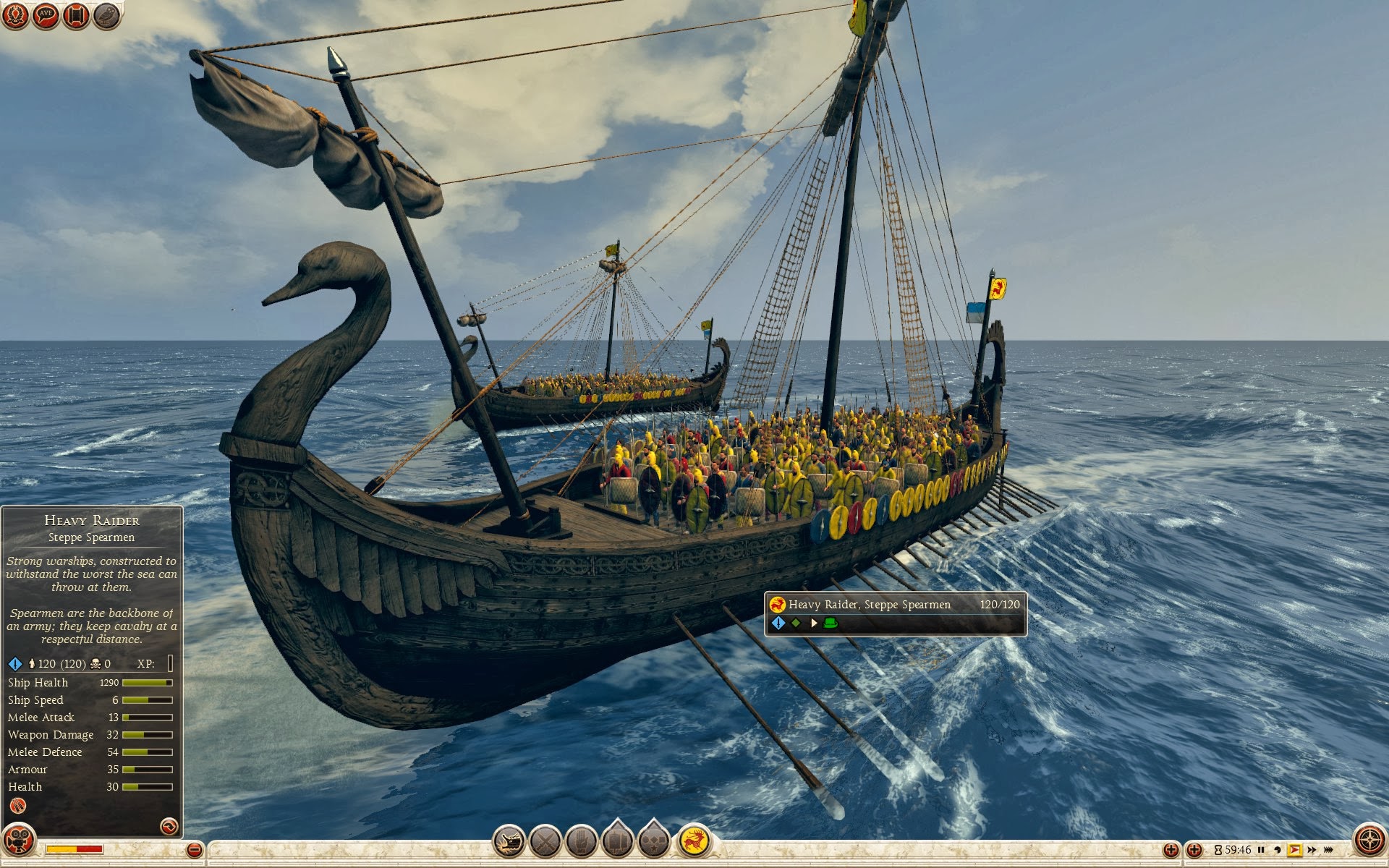Switch to slow motion speed

click(x=1278, y=850)
